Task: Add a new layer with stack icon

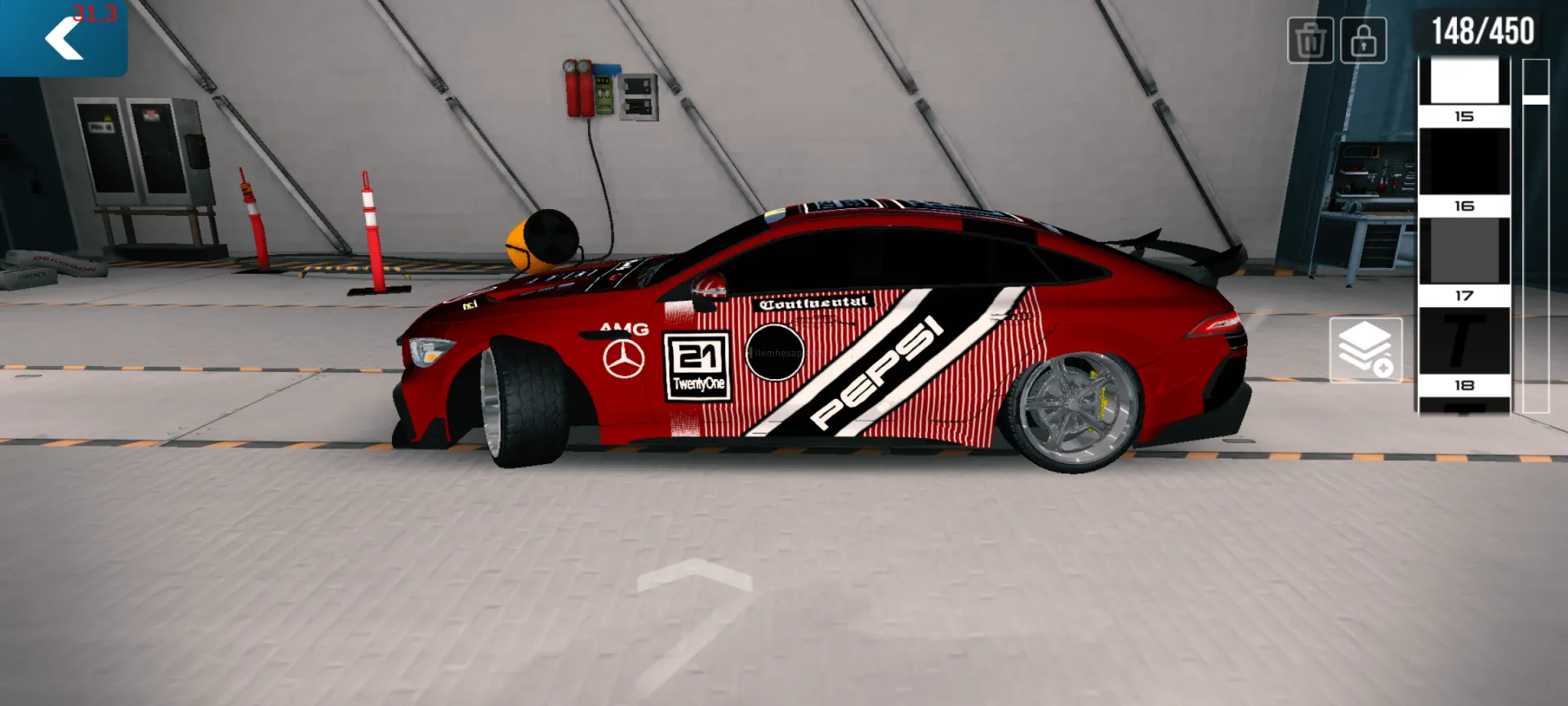Action: tap(1365, 350)
